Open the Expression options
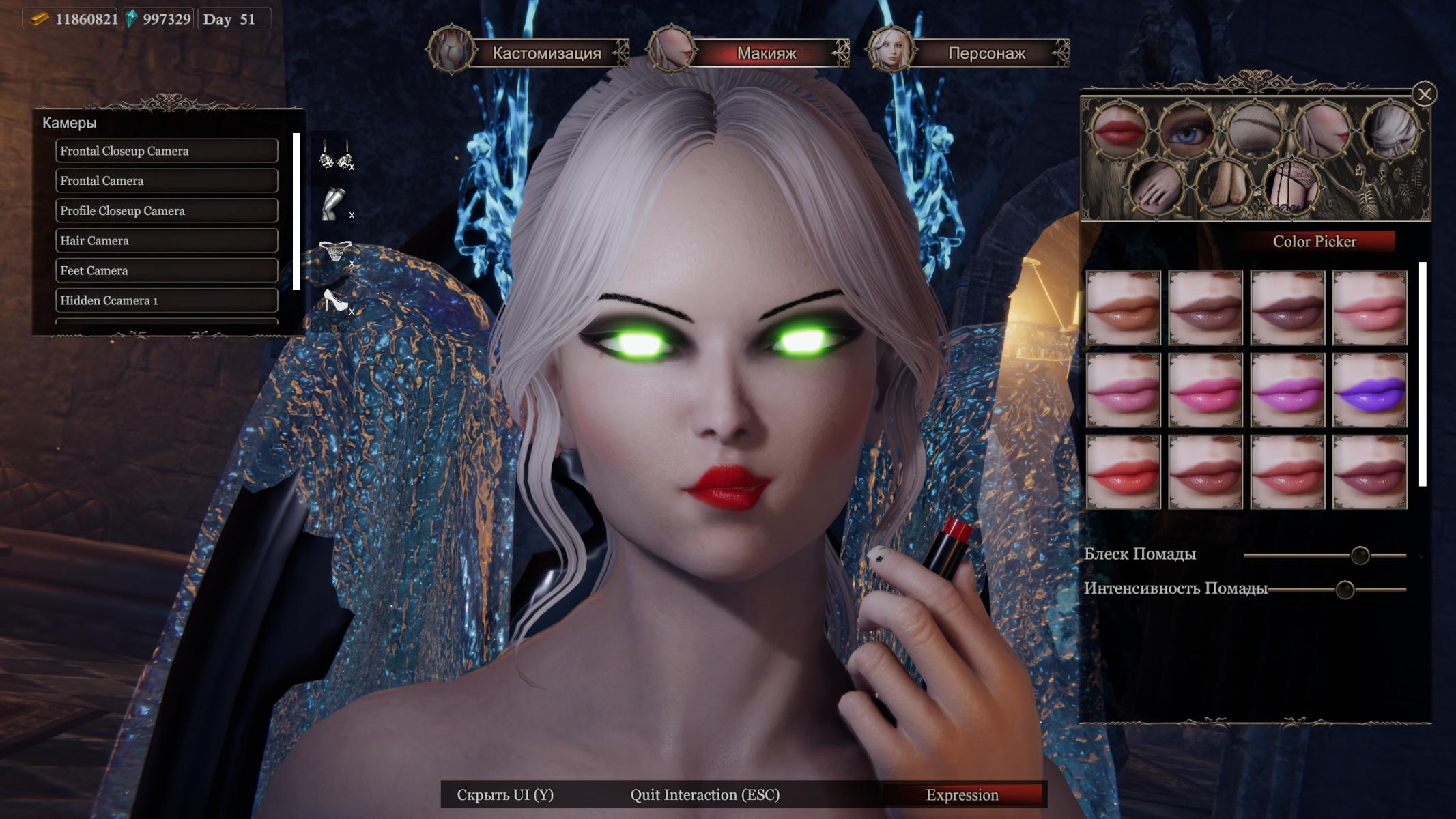This screenshot has width=1456, height=819. [x=962, y=795]
